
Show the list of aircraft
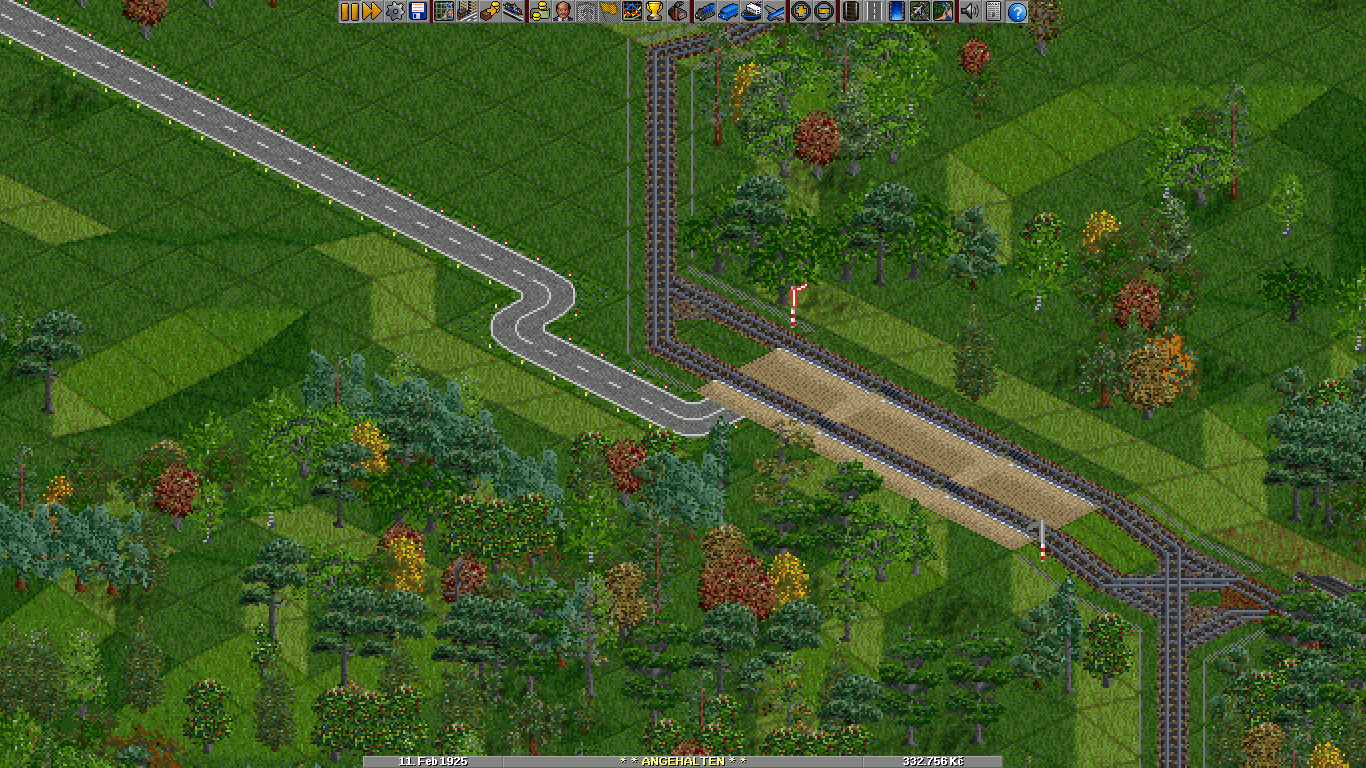(775, 12)
